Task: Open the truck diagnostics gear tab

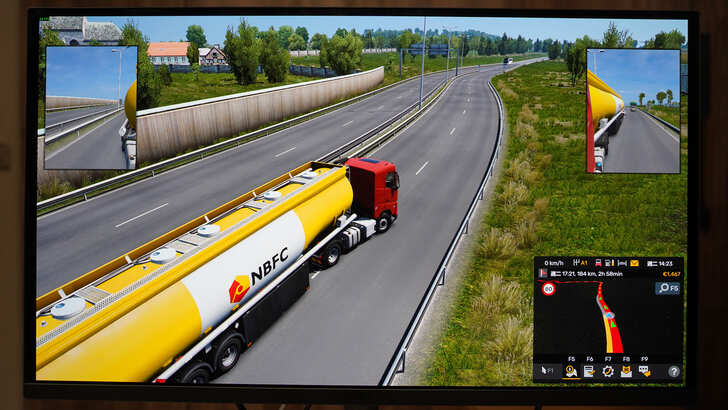Action: pos(607,371)
